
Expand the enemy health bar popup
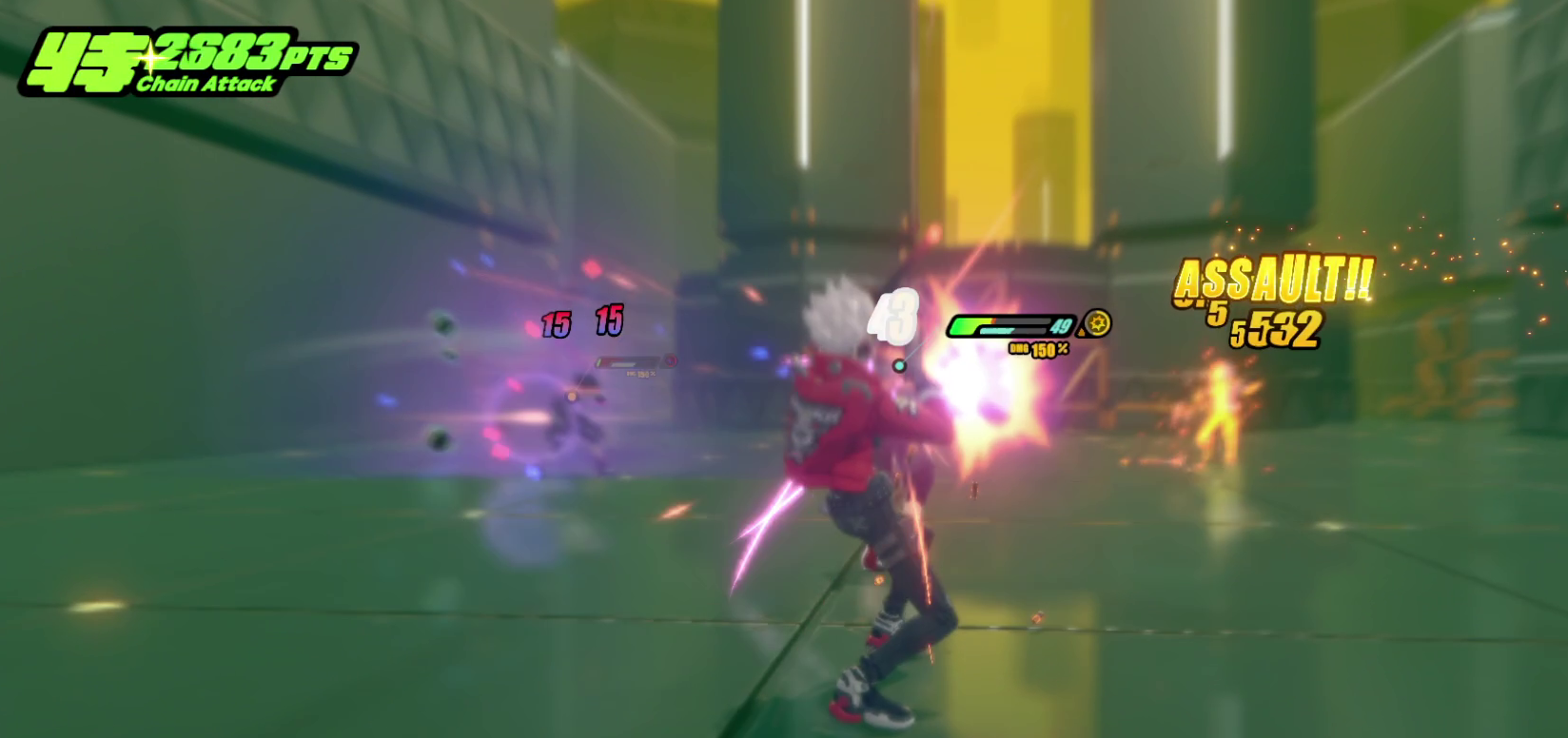(628, 361)
